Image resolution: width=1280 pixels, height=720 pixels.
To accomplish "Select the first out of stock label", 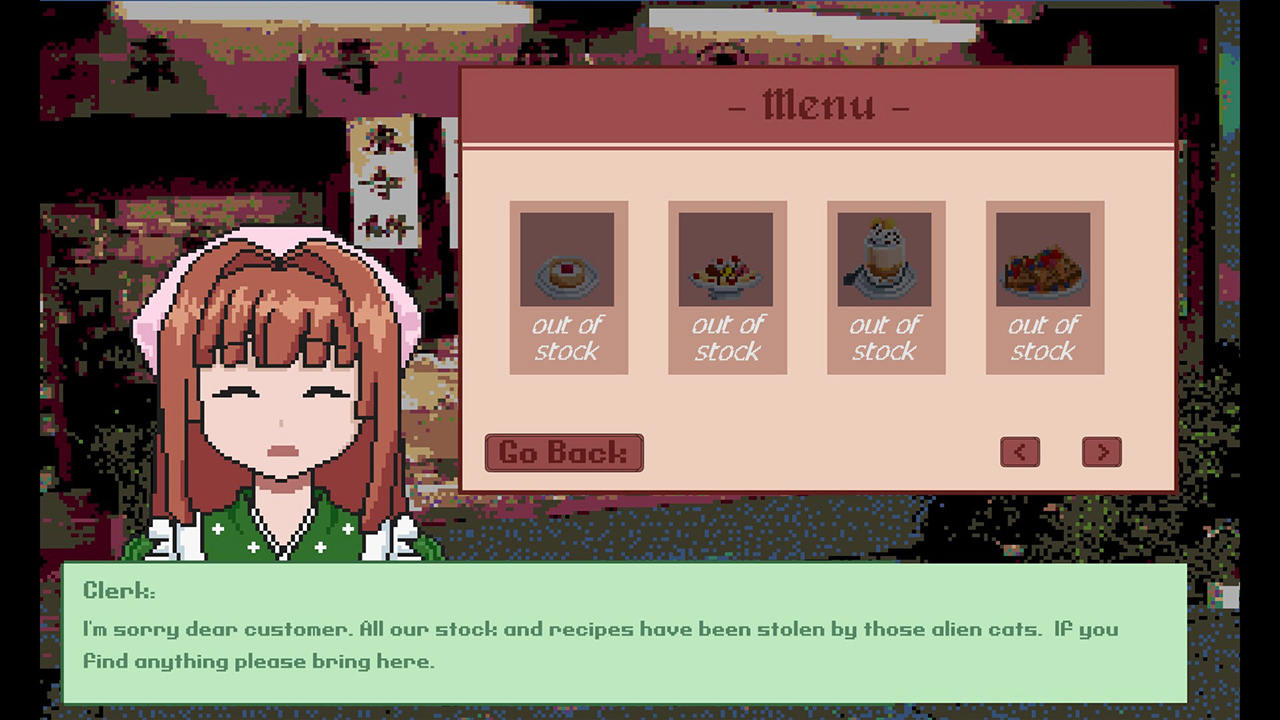I will click(568, 338).
